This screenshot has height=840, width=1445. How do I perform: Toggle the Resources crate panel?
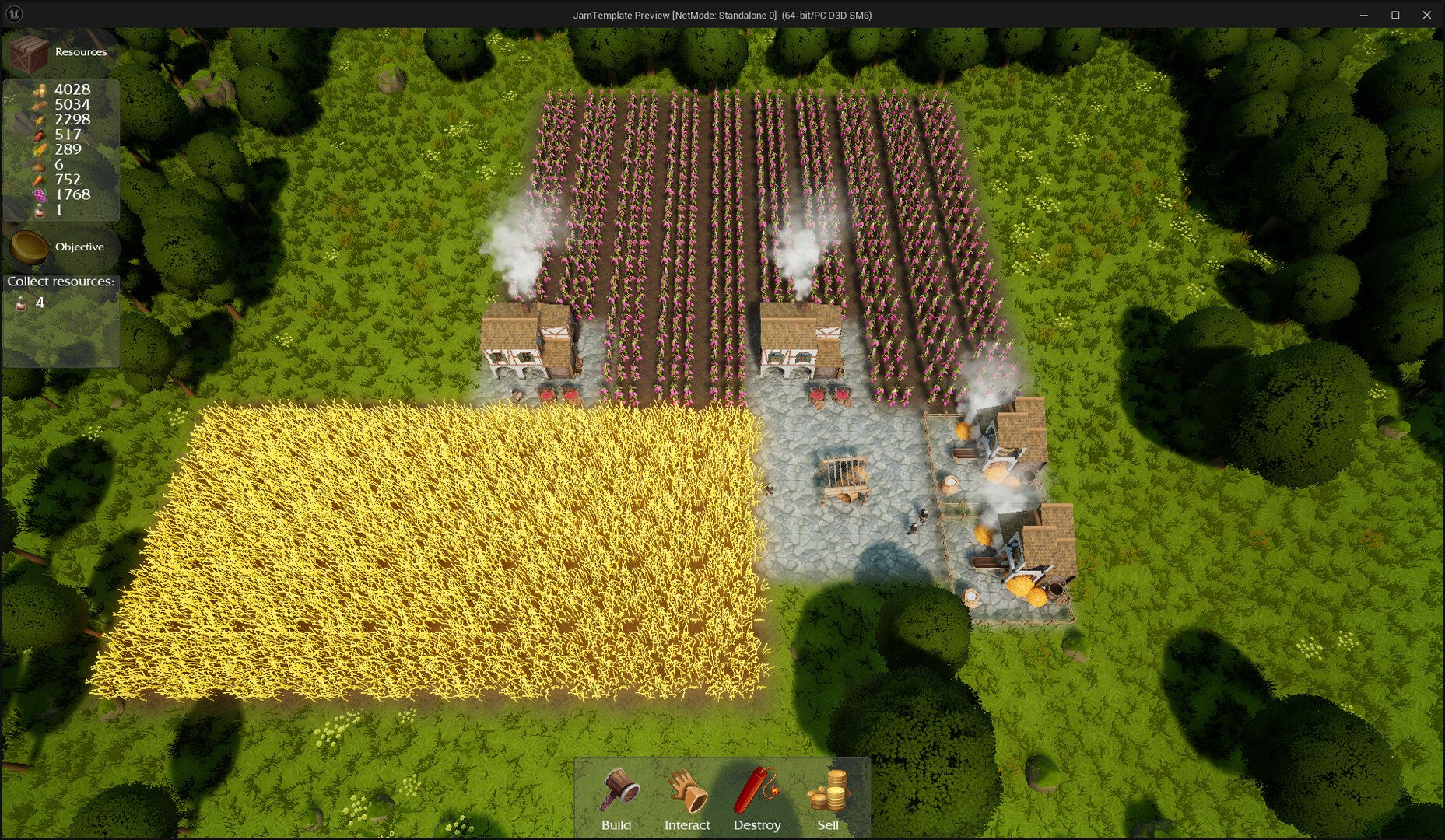31,52
